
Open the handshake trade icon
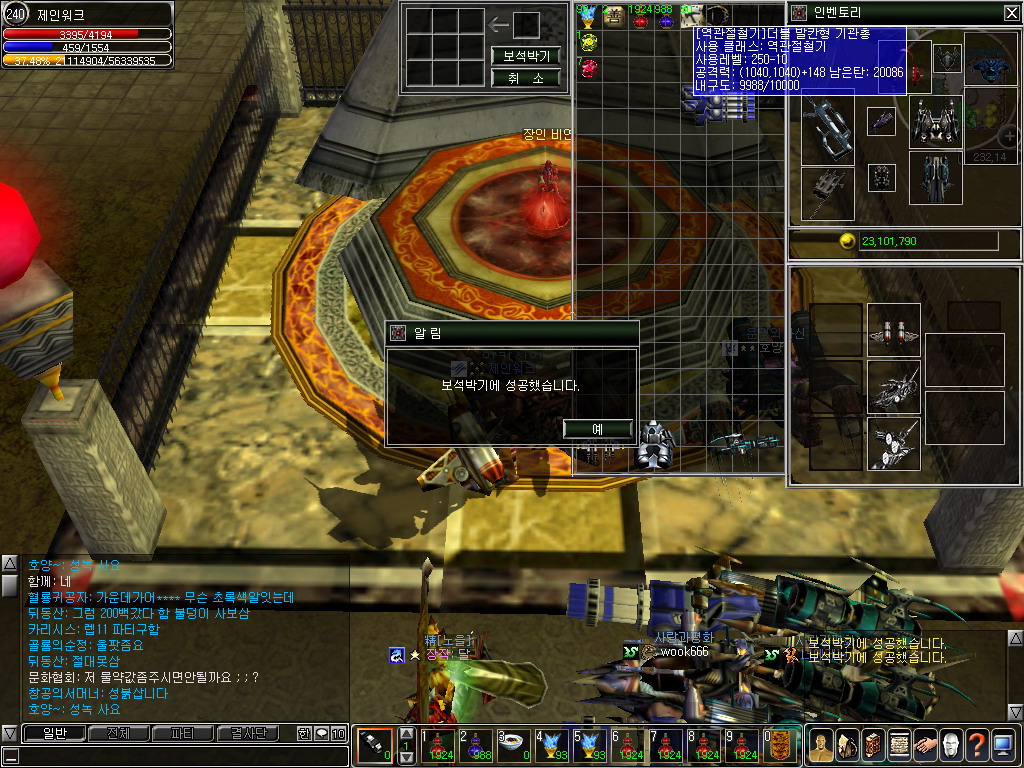coord(924,744)
